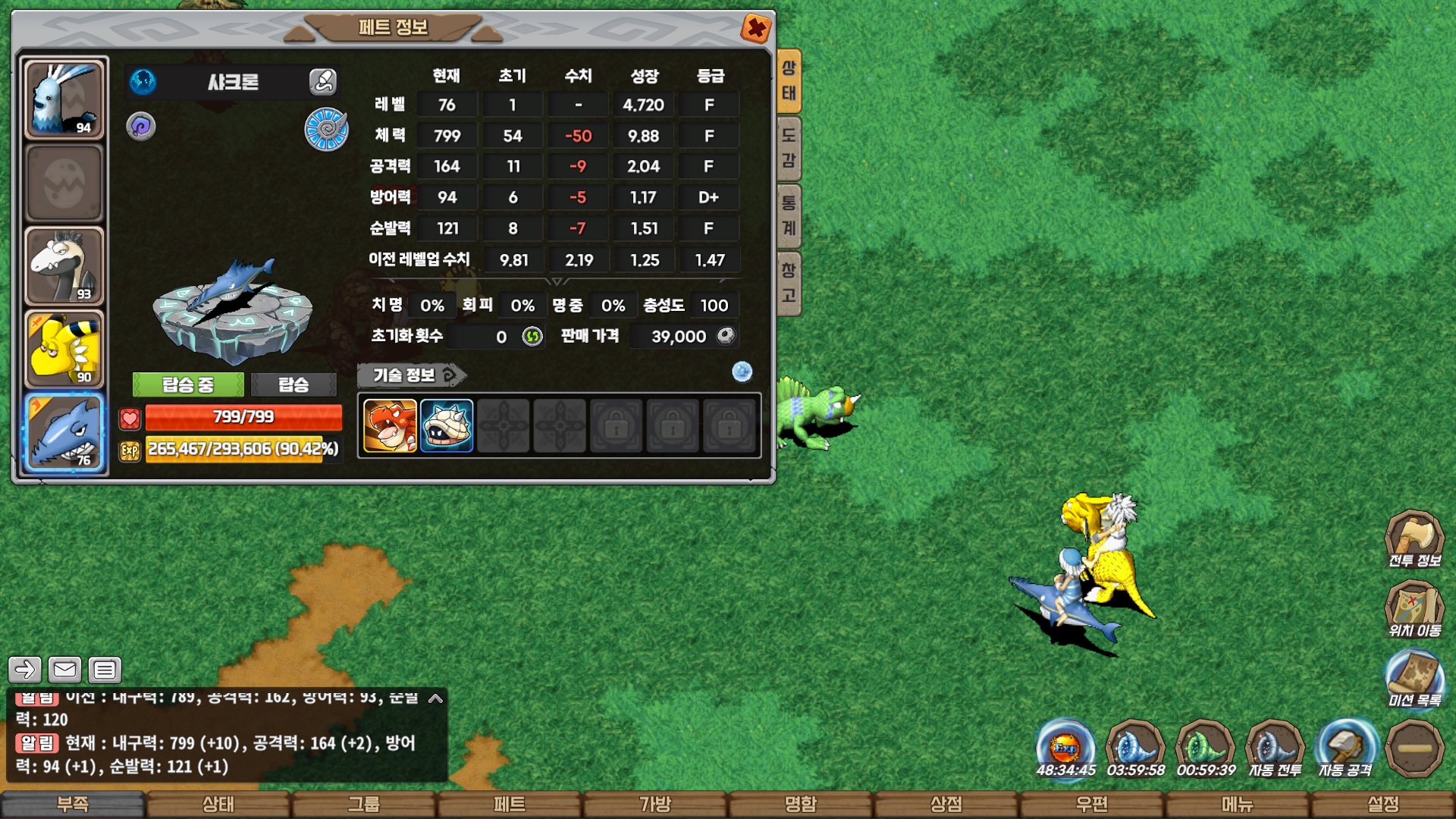
Task: Select the level 90 yellow pet portrait
Action: coord(64,349)
